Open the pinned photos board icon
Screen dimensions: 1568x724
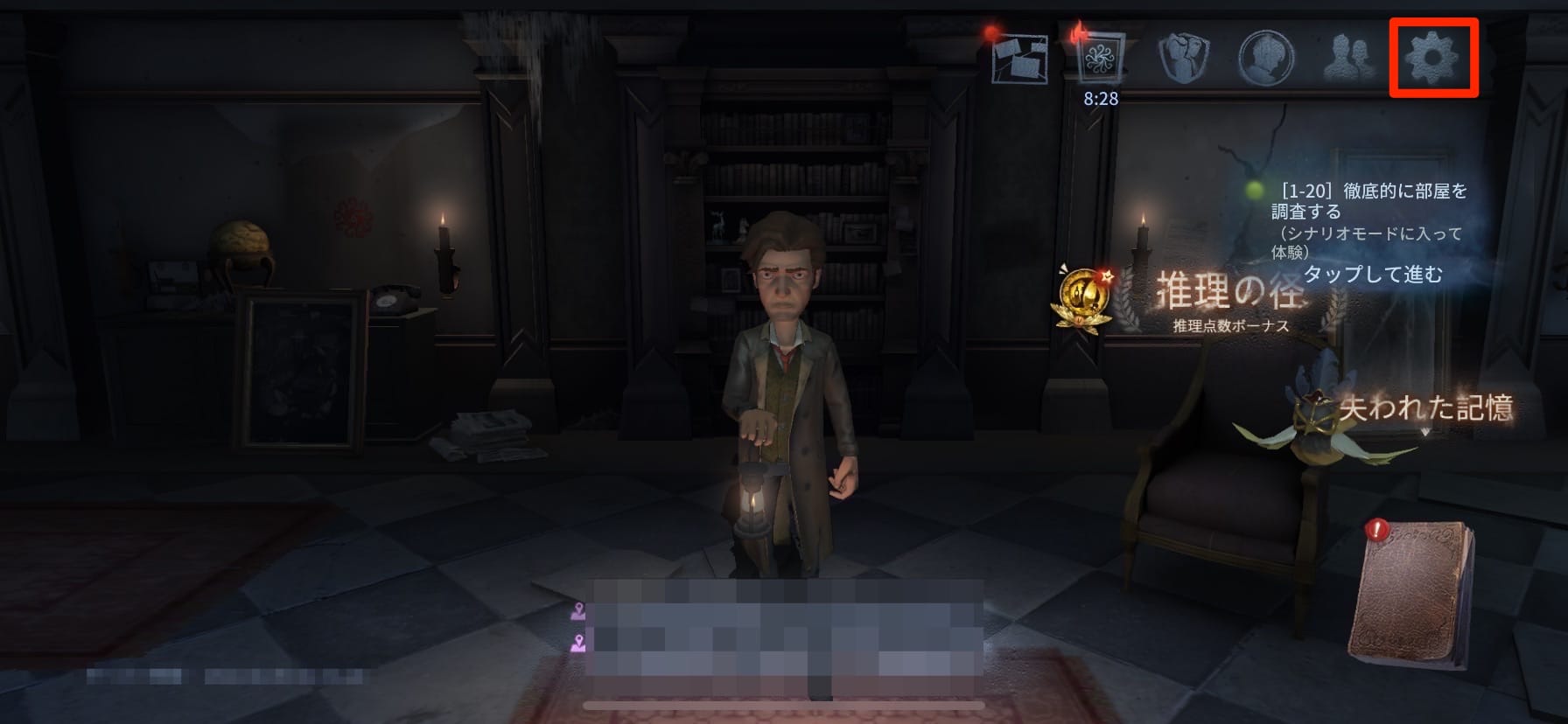click(x=1020, y=59)
